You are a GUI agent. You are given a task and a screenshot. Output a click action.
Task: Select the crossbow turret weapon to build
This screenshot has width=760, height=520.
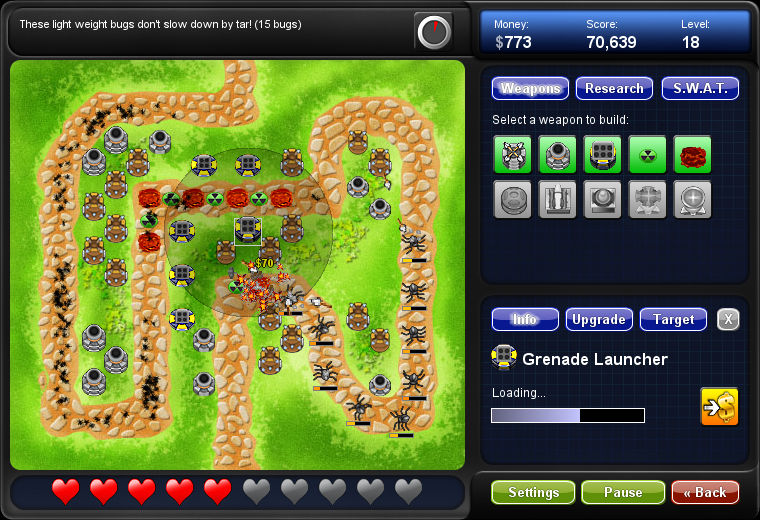tap(512, 154)
